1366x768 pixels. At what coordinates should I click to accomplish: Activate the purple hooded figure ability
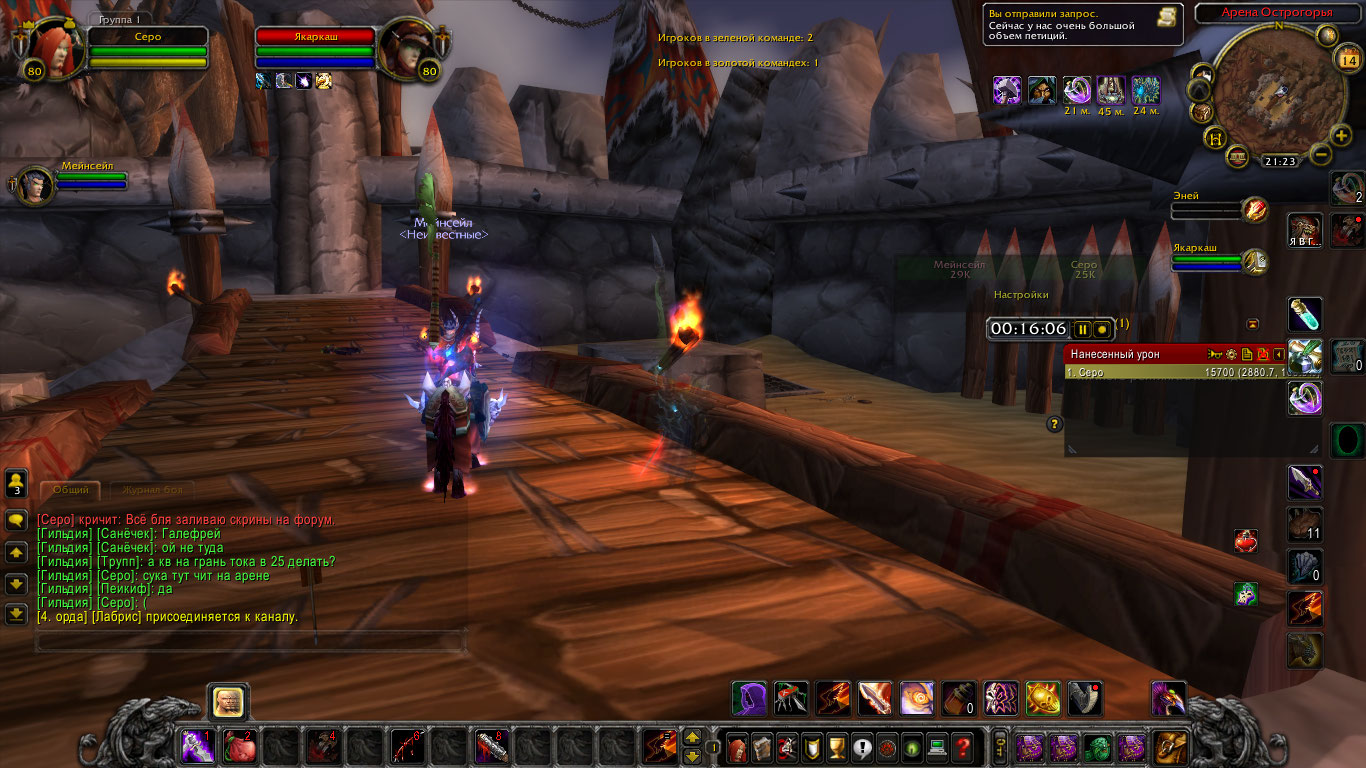click(x=749, y=698)
